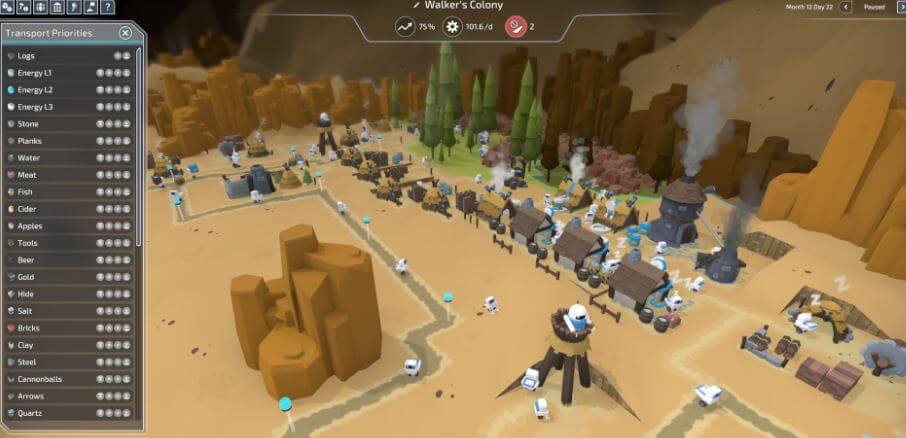The image size is (906, 438).
Task: Click the gear production rate icon
Action: click(452, 26)
